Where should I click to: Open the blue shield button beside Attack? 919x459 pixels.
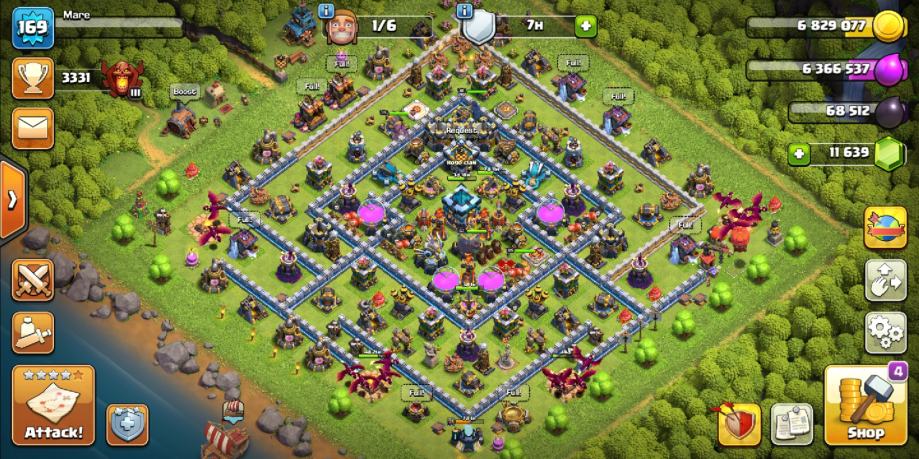(x=127, y=424)
